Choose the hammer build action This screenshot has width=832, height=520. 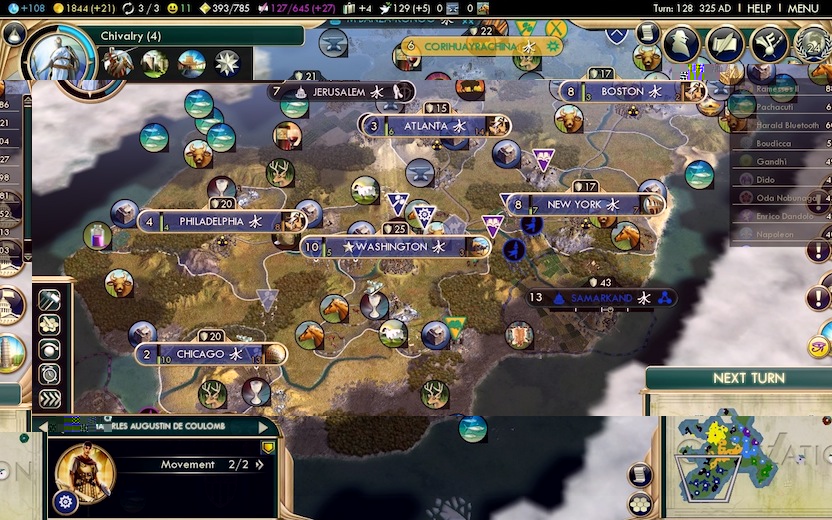coord(49,300)
